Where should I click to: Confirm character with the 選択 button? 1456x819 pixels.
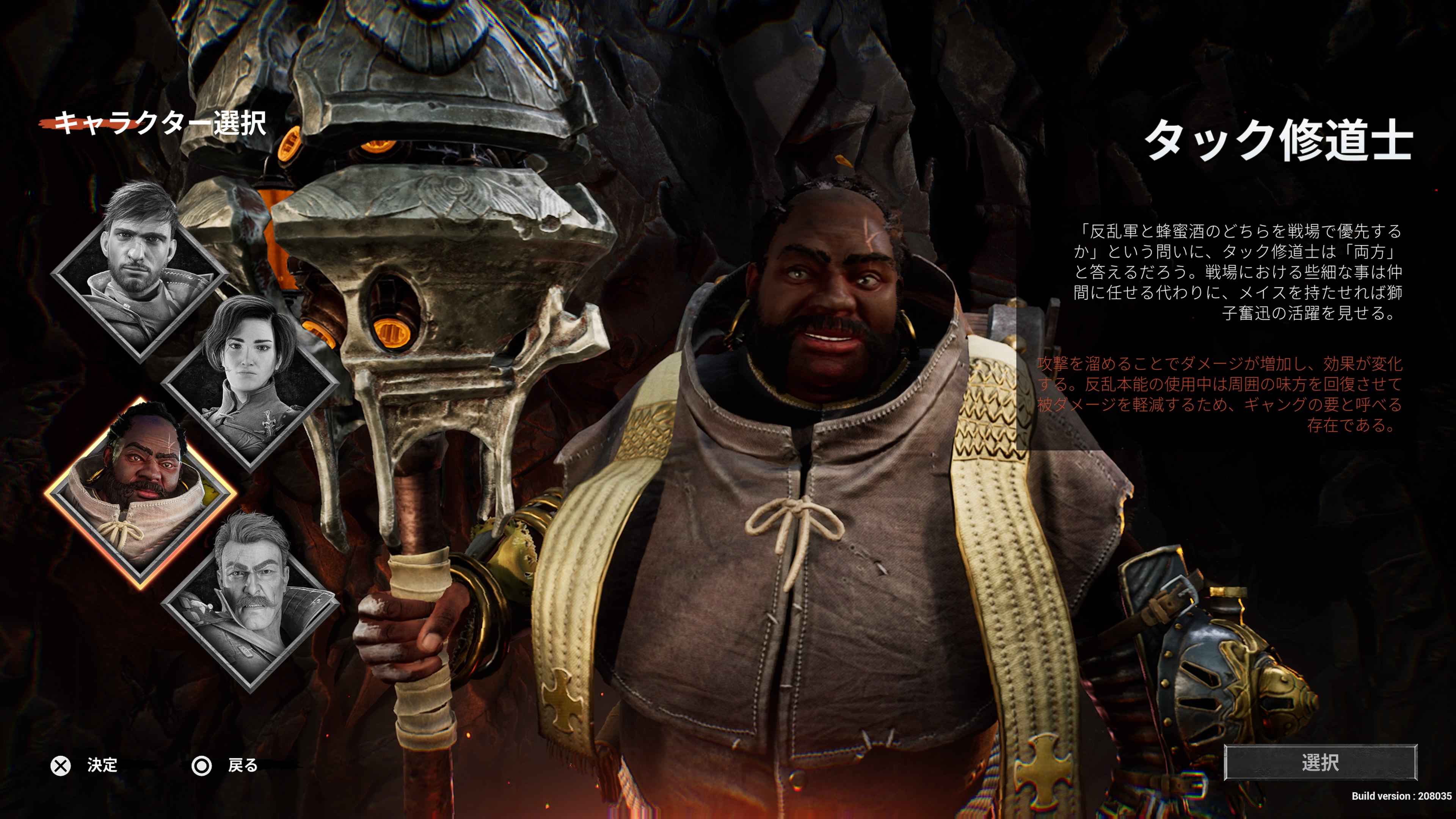pos(1320,763)
